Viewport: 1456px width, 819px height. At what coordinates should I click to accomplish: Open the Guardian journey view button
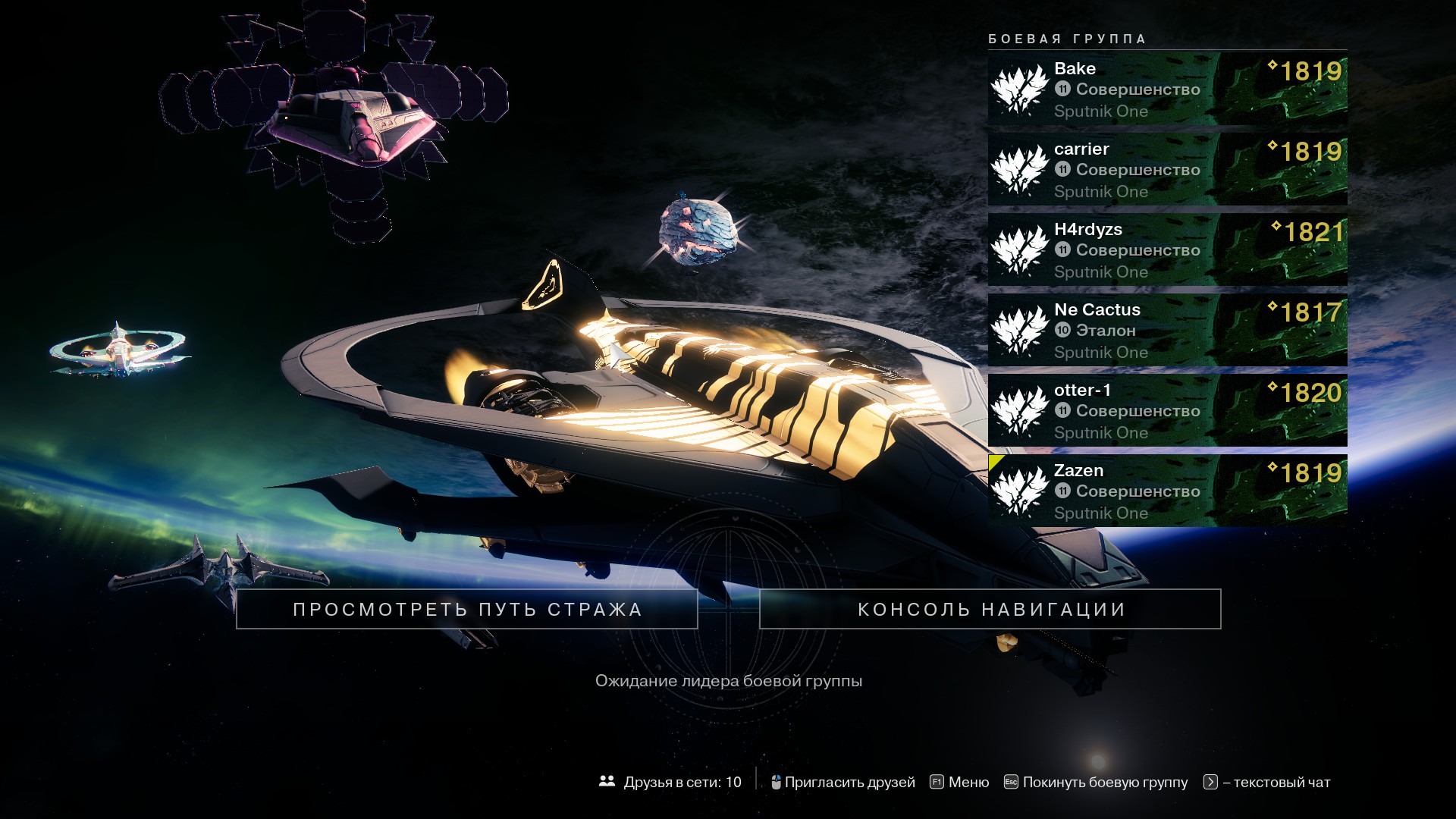pos(466,609)
